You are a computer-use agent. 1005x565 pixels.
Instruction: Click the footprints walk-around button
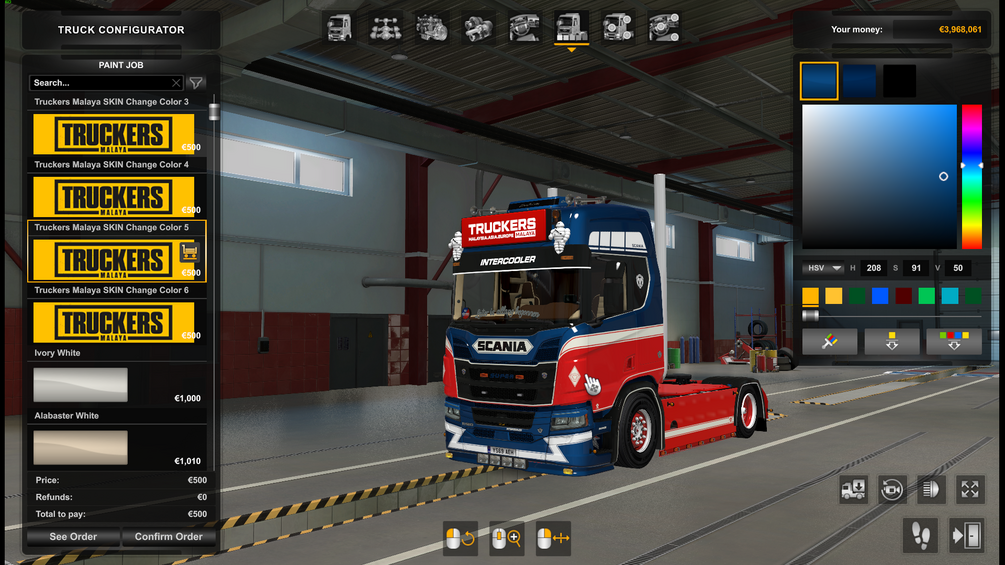tap(920, 535)
